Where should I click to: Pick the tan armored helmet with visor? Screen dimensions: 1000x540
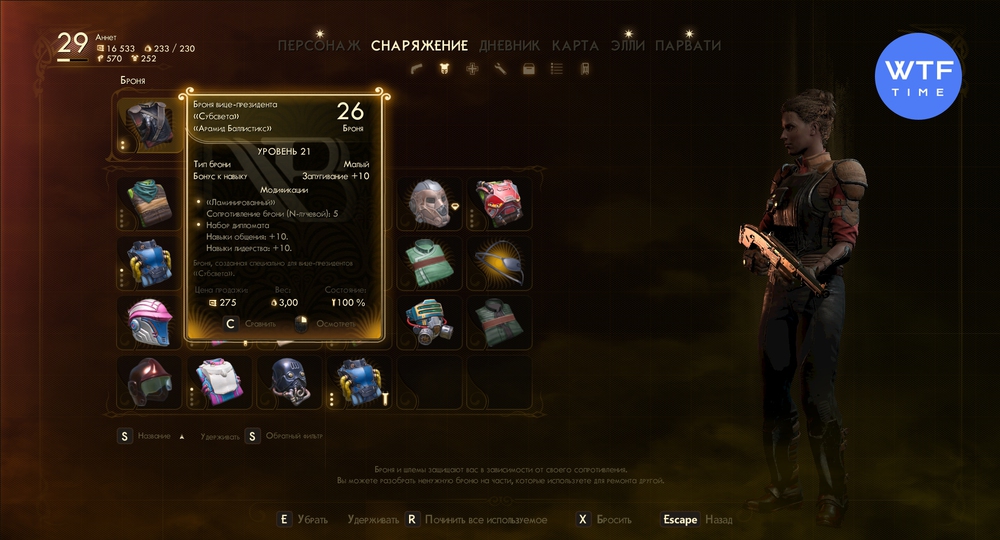pos(429,204)
